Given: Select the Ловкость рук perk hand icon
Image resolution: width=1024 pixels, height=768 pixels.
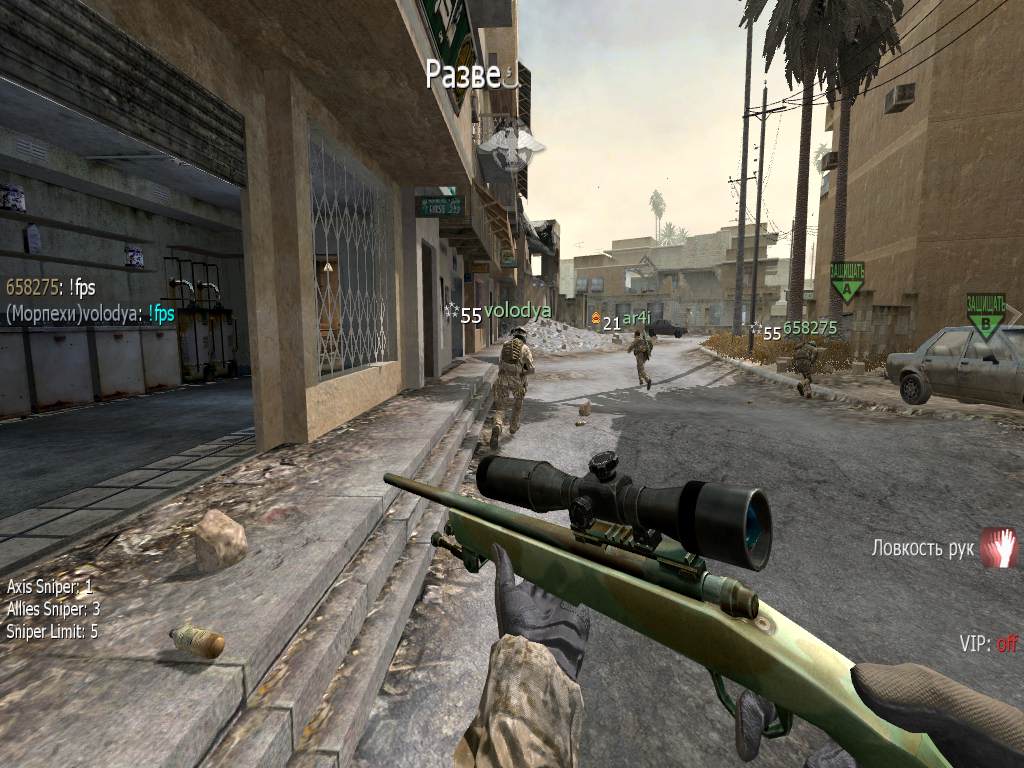Looking at the screenshot, I should pos(998,547).
